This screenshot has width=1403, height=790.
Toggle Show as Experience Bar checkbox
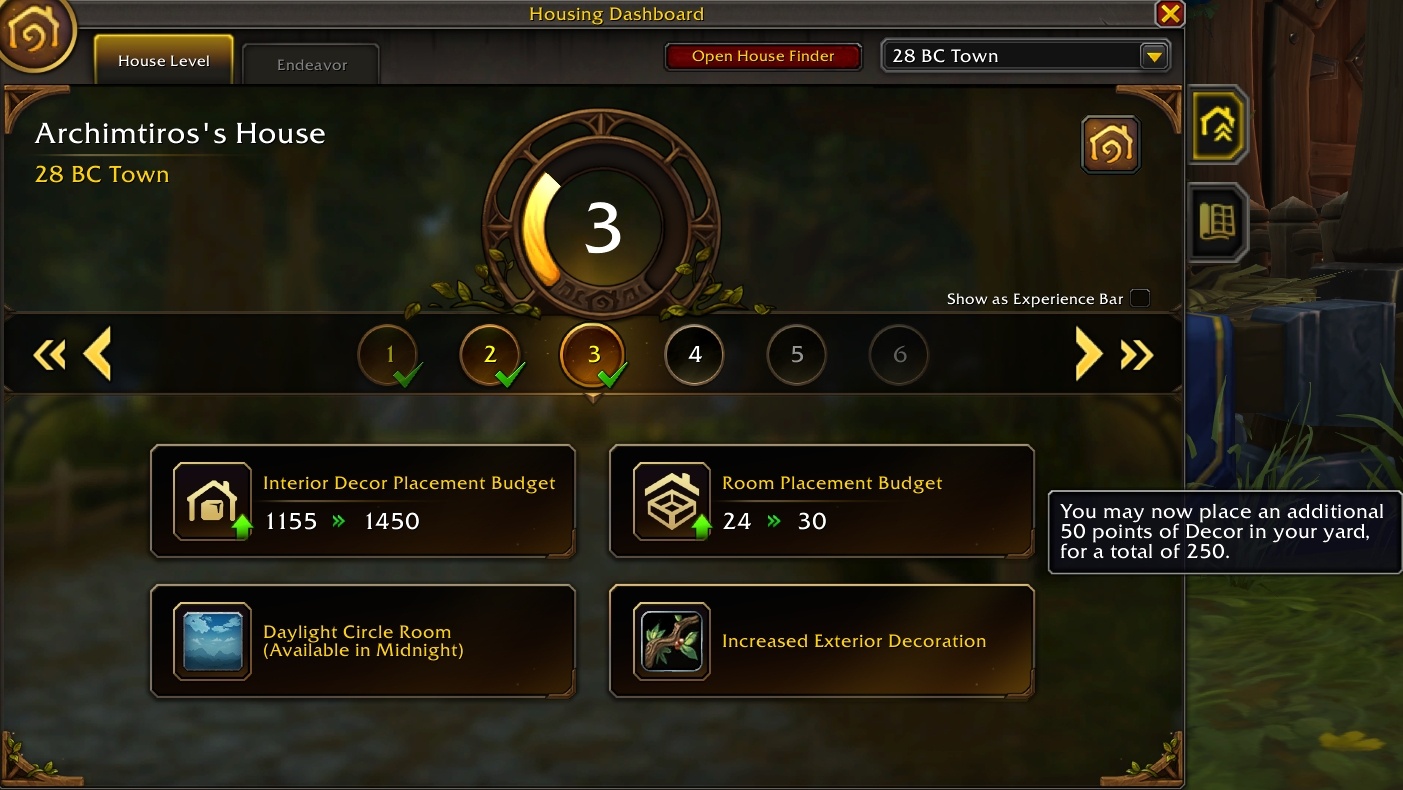(1140, 298)
